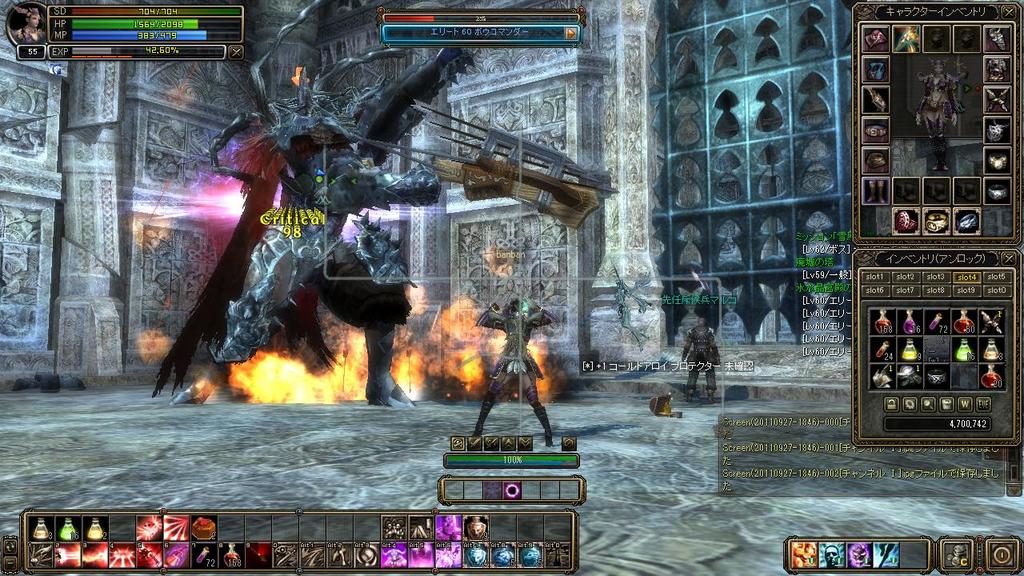Click the round power button
The width and height of the screenshot is (1024, 576).
pyautogui.click(x=1001, y=554)
